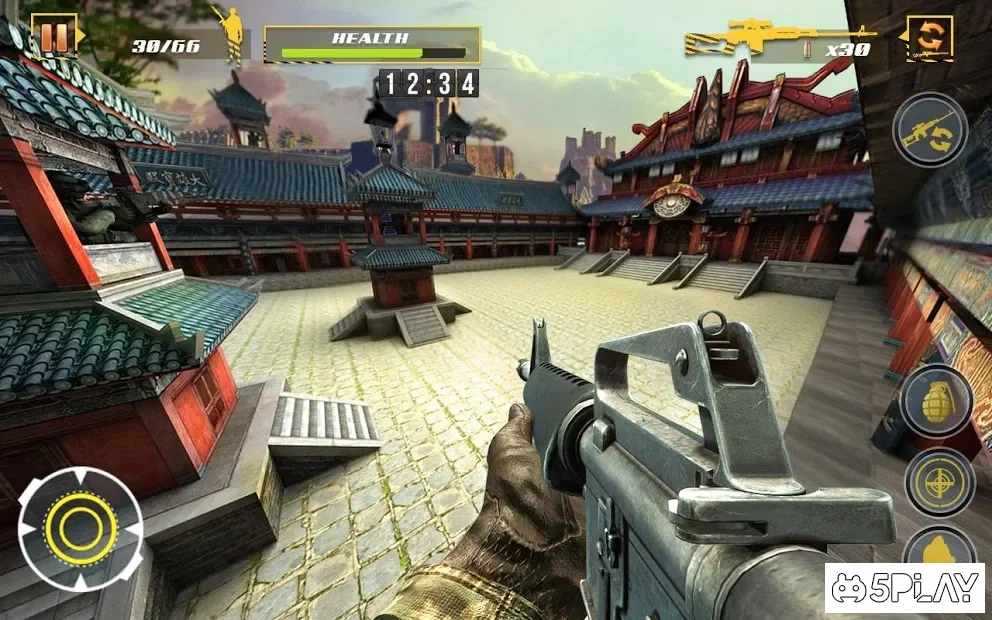Activate the crosshair aim button
The height and width of the screenshot is (620, 992).
tap(939, 482)
